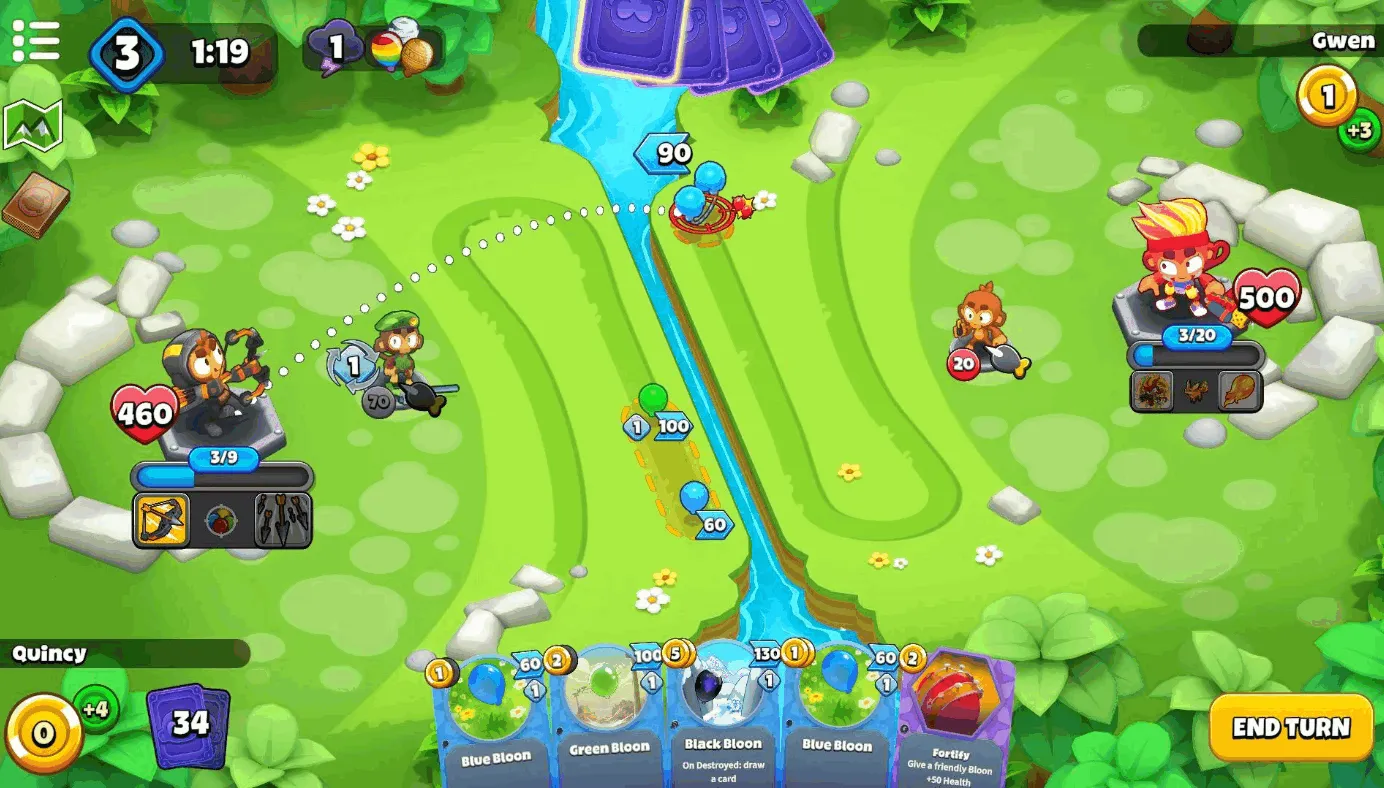Open the brown book log
The width and height of the screenshot is (1384, 788).
coord(35,204)
